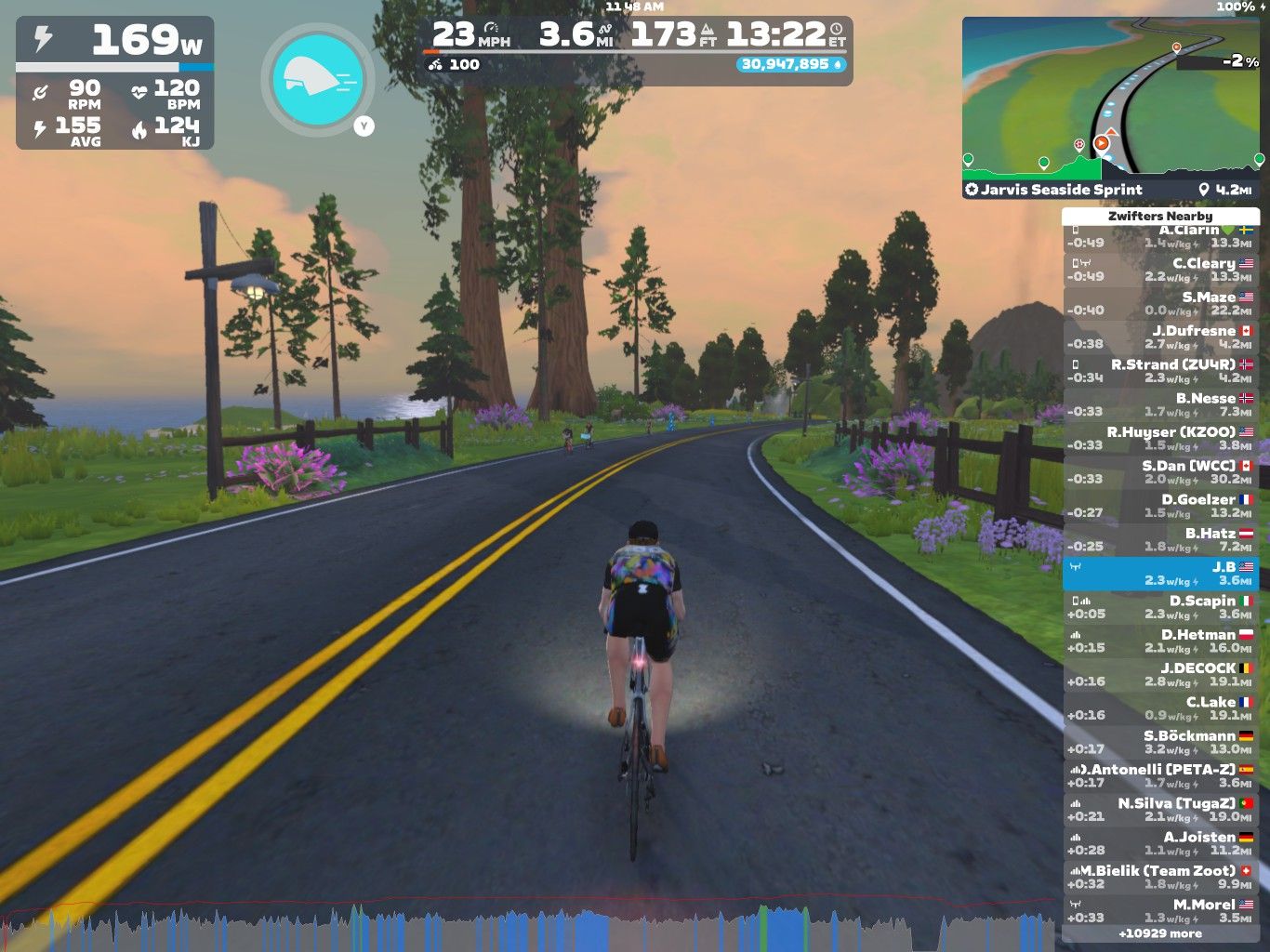Open the power graph at screen bottom

530,926
